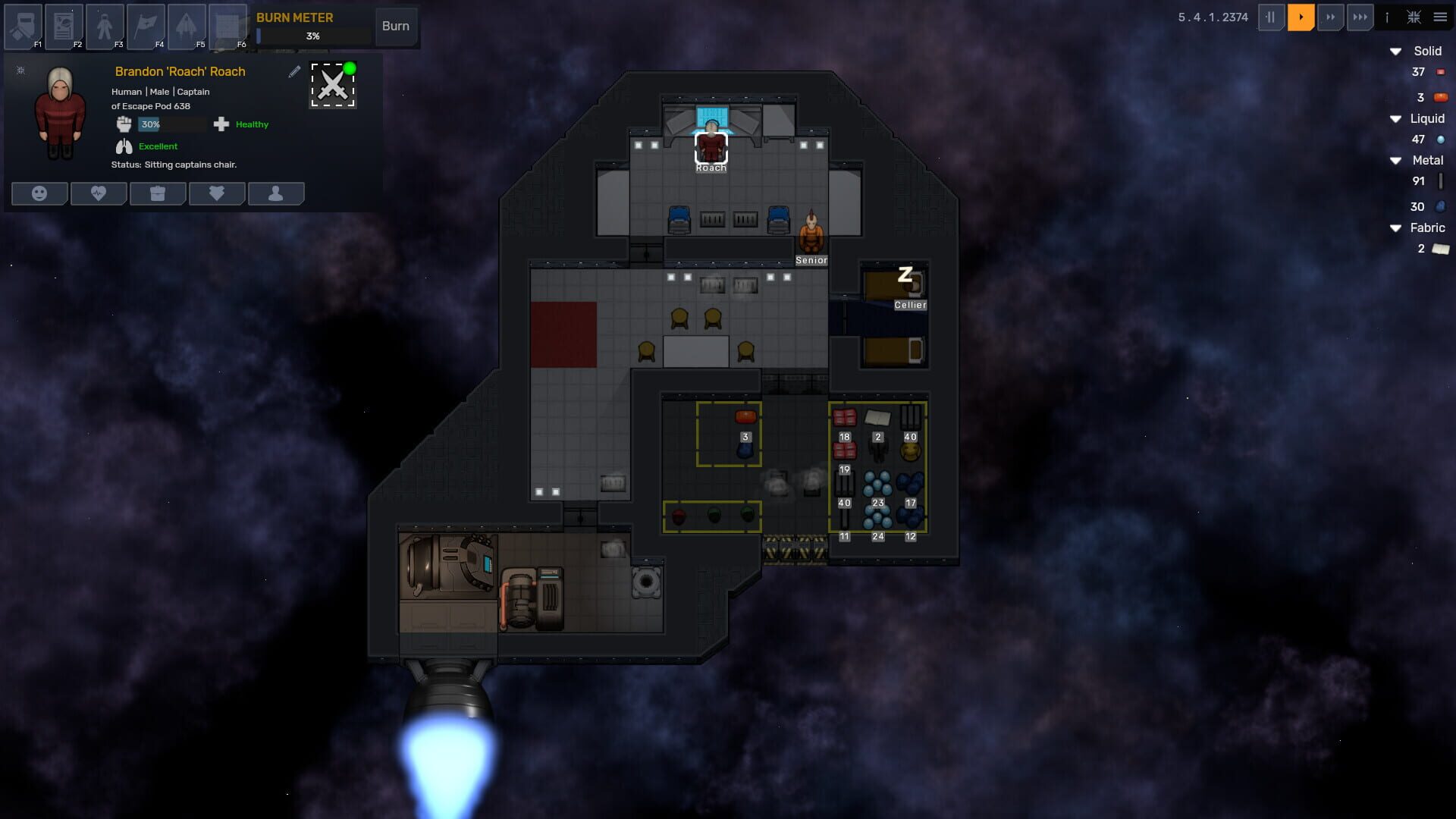This screenshot has width=1456, height=819.
Task: Toggle the crossed swords combat mode
Action: click(333, 85)
